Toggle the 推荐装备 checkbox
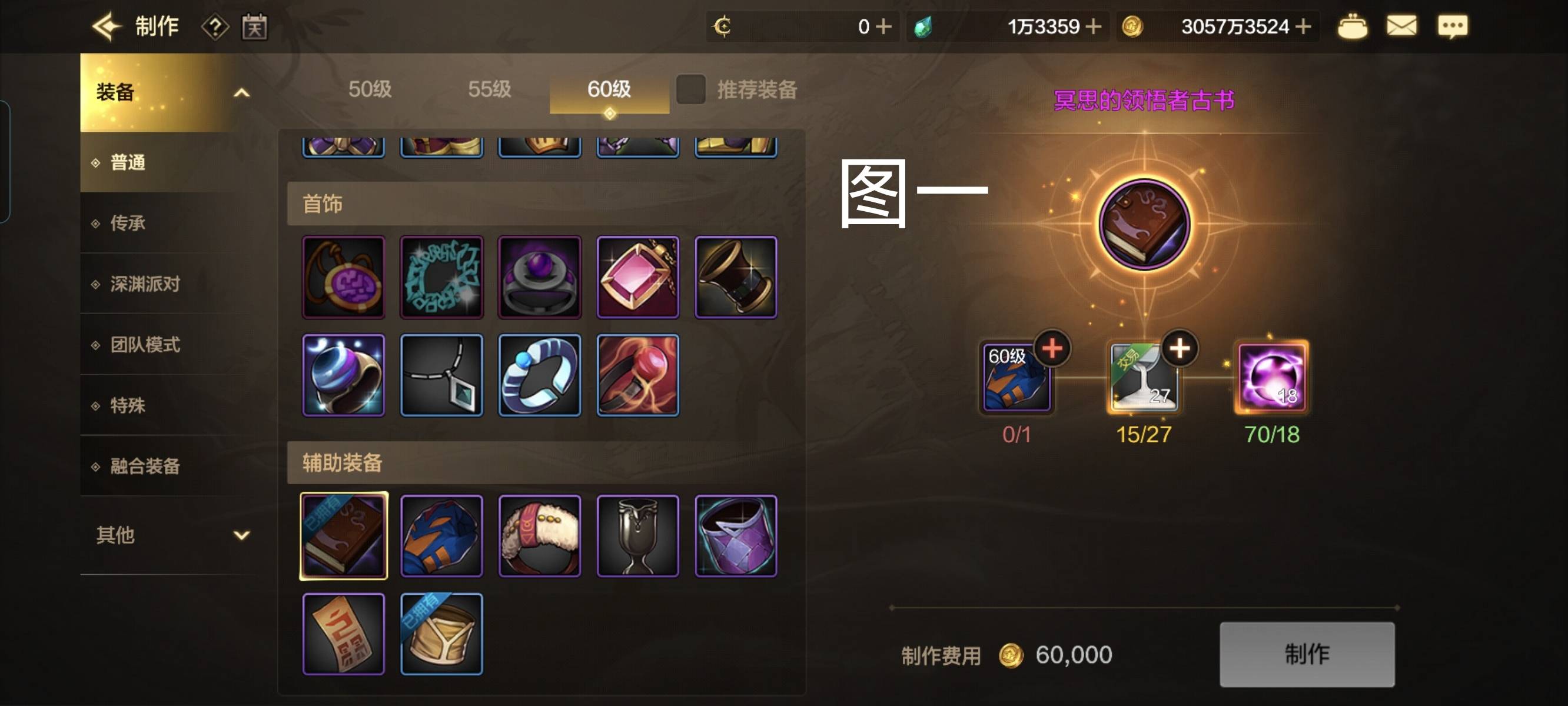 click(691, 89)
